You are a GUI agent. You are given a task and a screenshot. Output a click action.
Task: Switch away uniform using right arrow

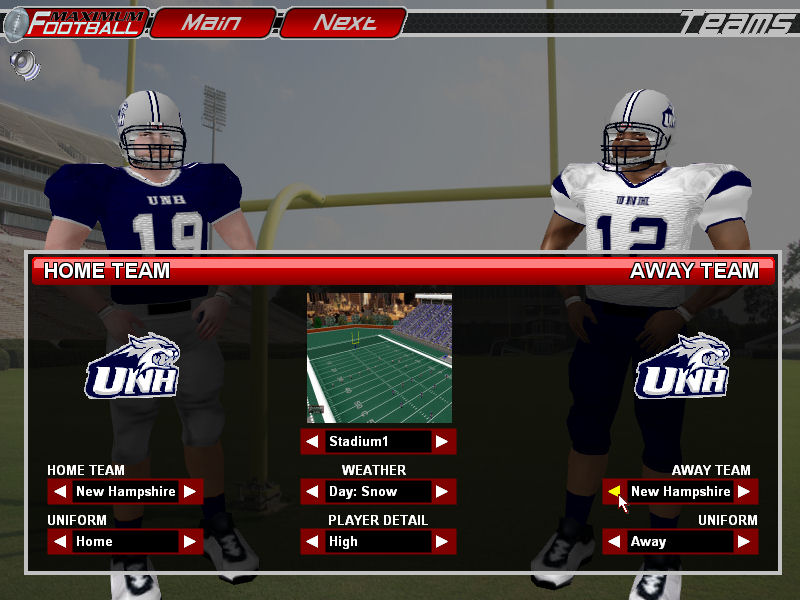(745, 542)
